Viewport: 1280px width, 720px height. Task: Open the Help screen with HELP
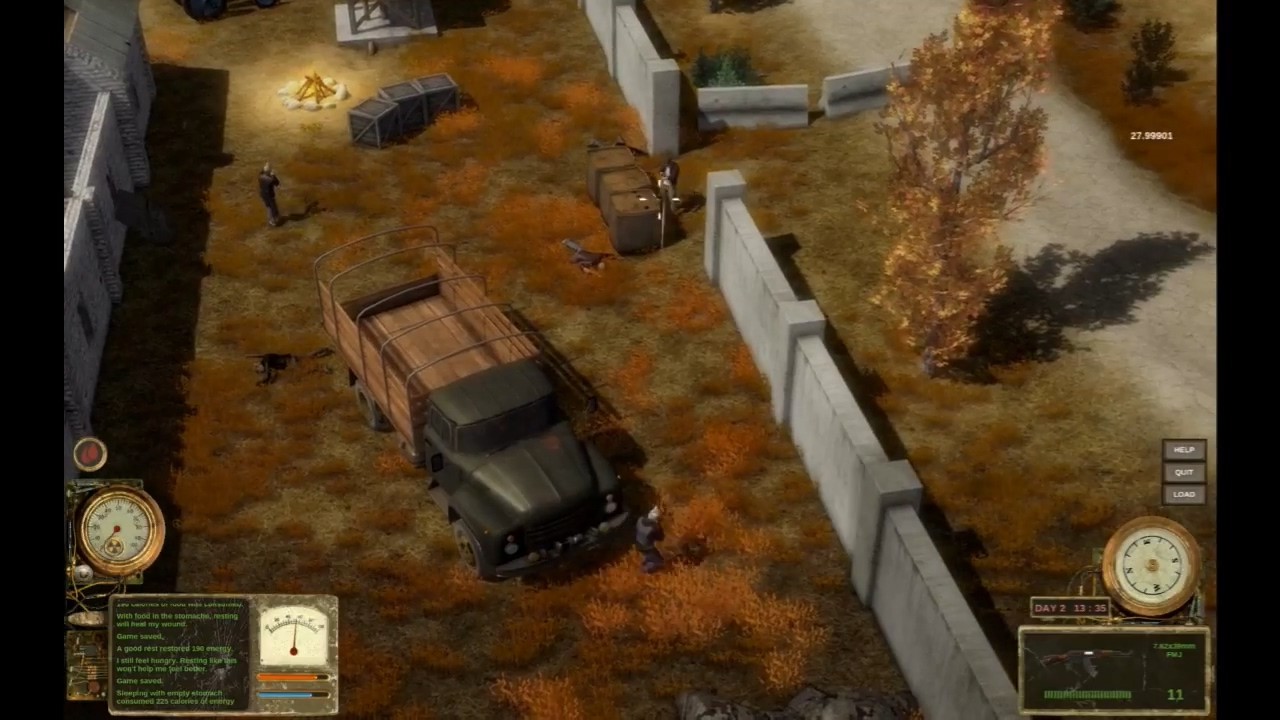(1183, 450)
